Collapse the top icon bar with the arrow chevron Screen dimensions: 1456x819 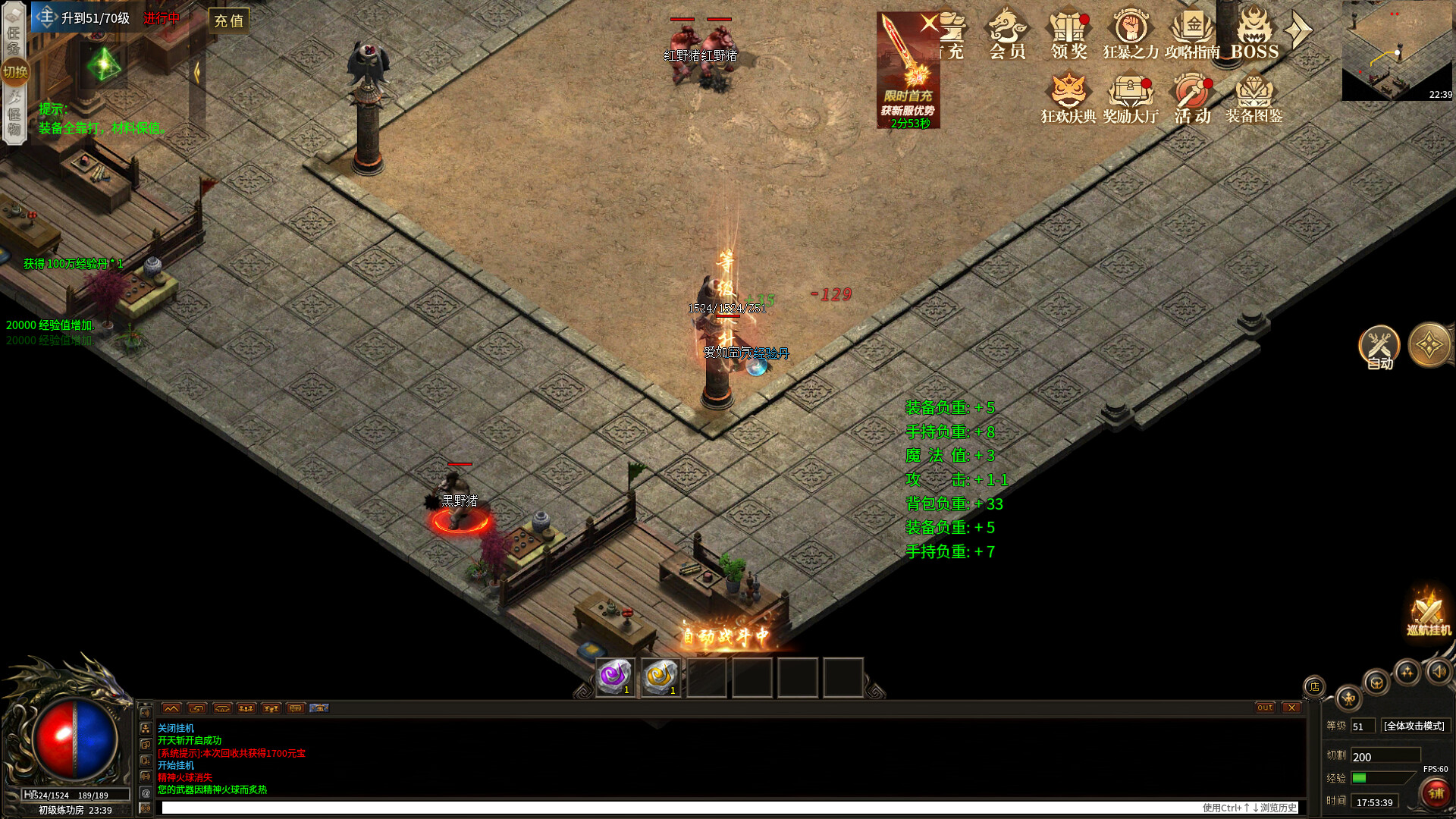pos(1299,30)
